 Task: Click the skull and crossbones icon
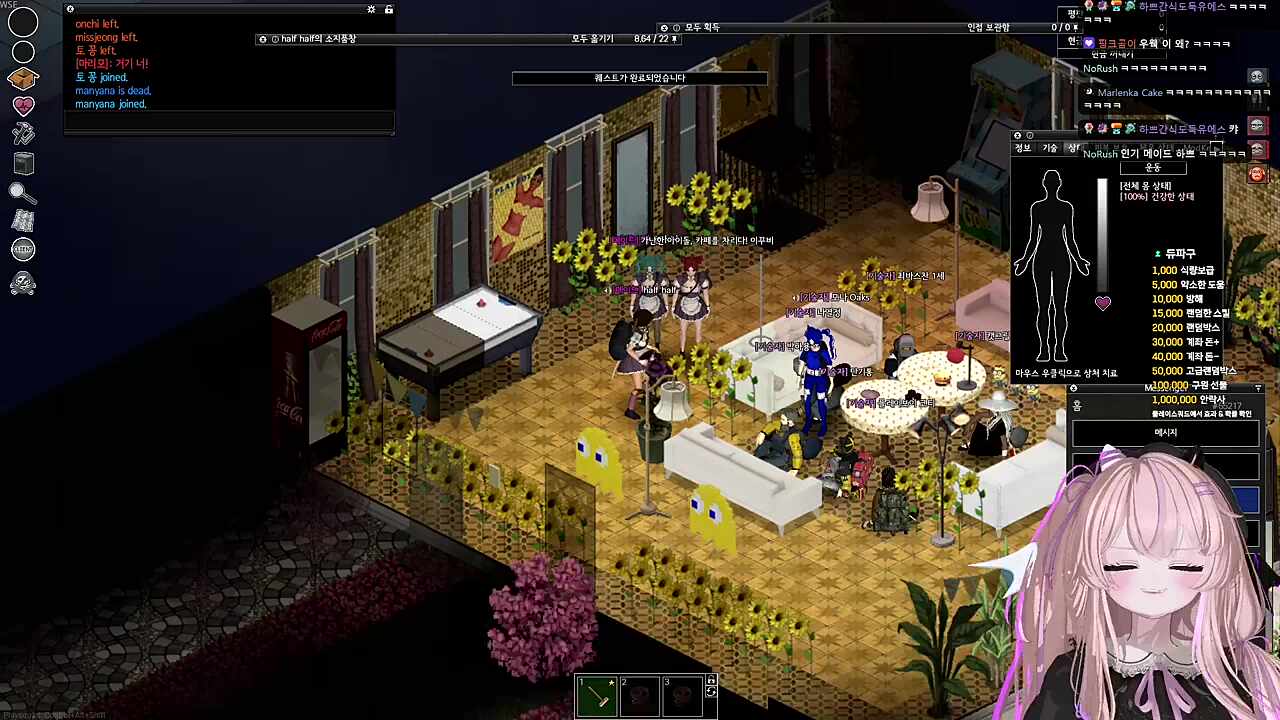[x=23, y=284]
